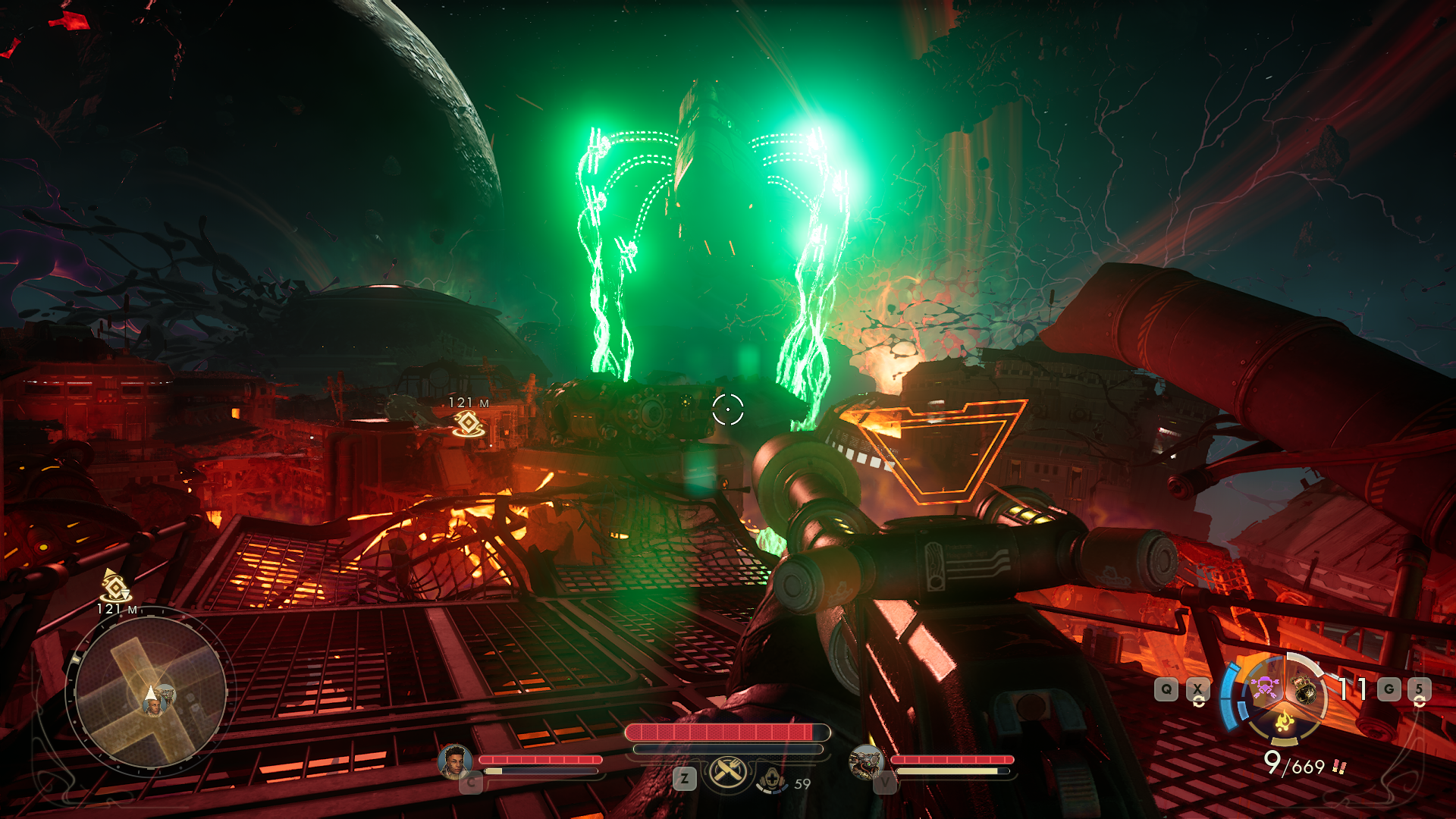Select the robot companion's portrait
The image size is (1456, 819).
click(x=865, y=761)
